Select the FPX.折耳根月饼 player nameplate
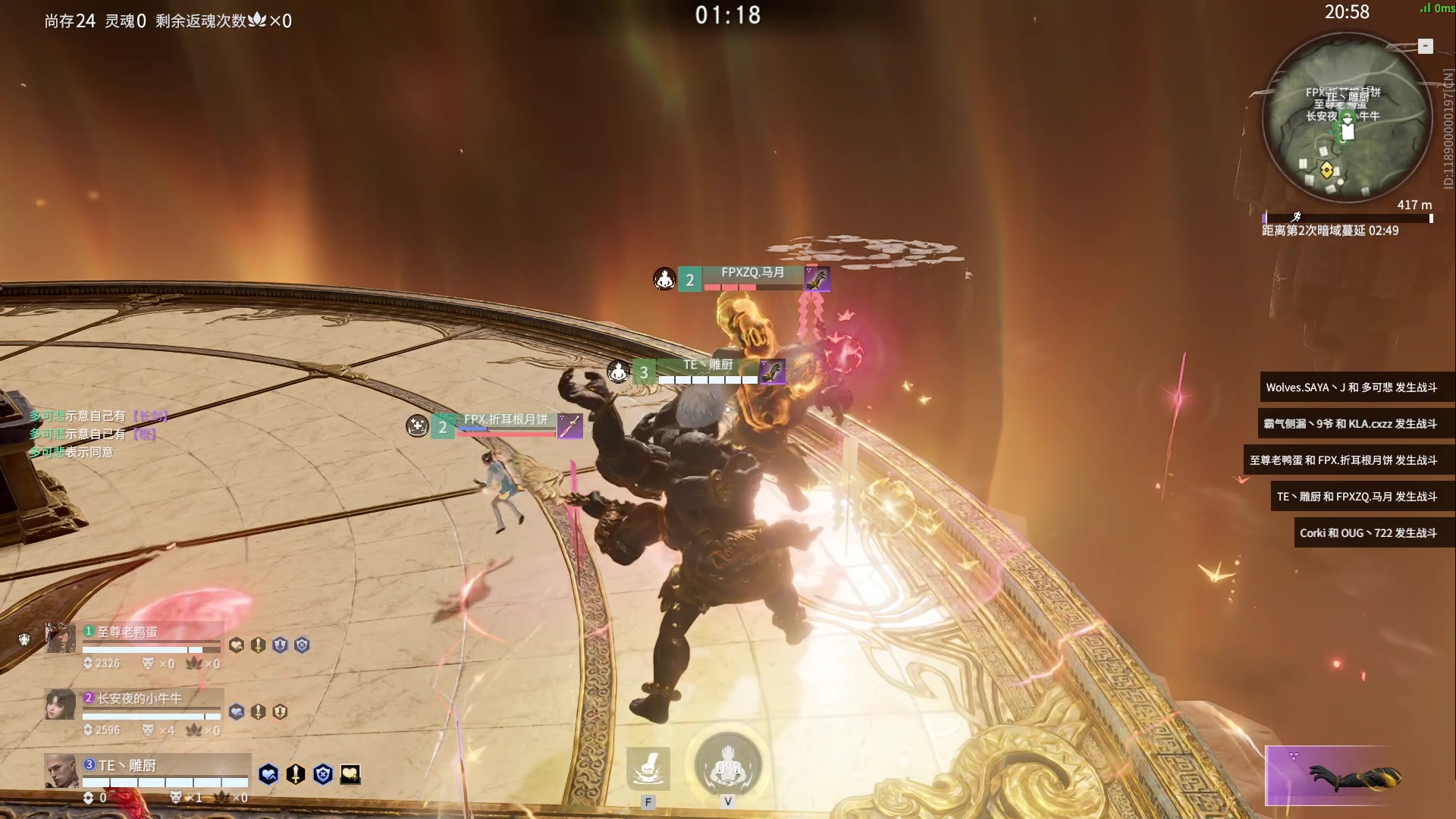Viewport: 1456px width, 819px height. [505, 420]
